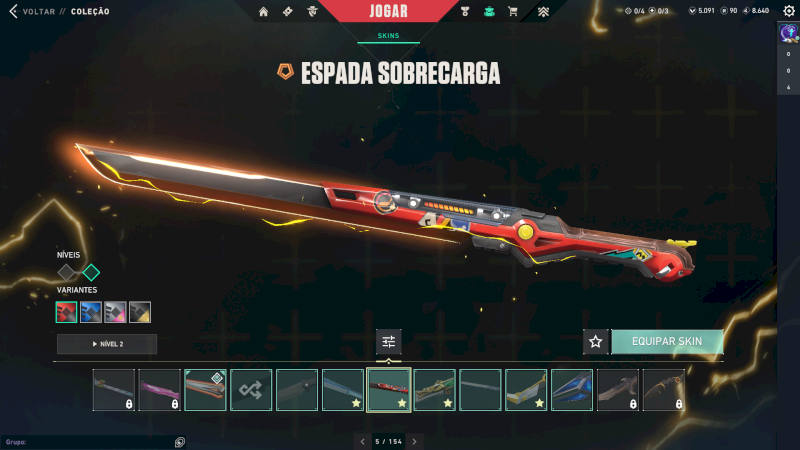Pick the locked pink melee skin thumbnail
Viewport: 800px width, 450px height.
coord(159,390)
